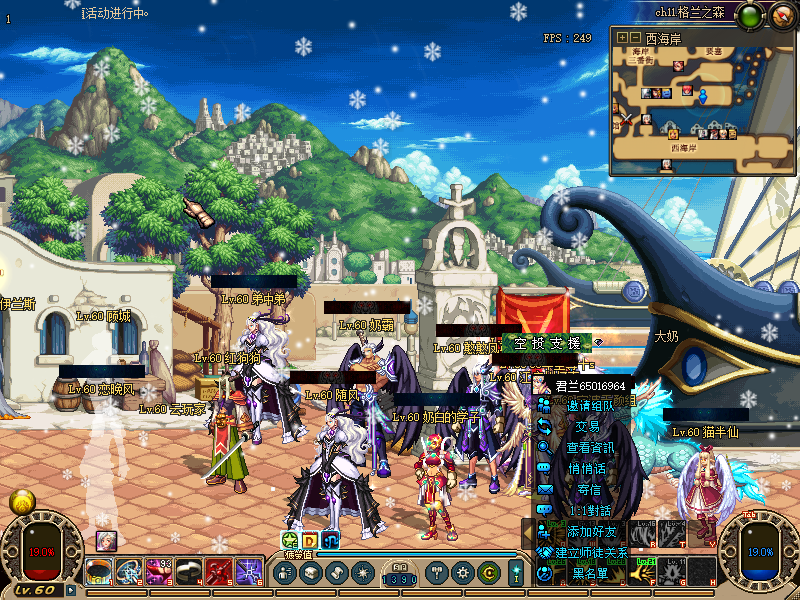
Task: Select the crossed swords marker on minimap
Action: (627, 119)
